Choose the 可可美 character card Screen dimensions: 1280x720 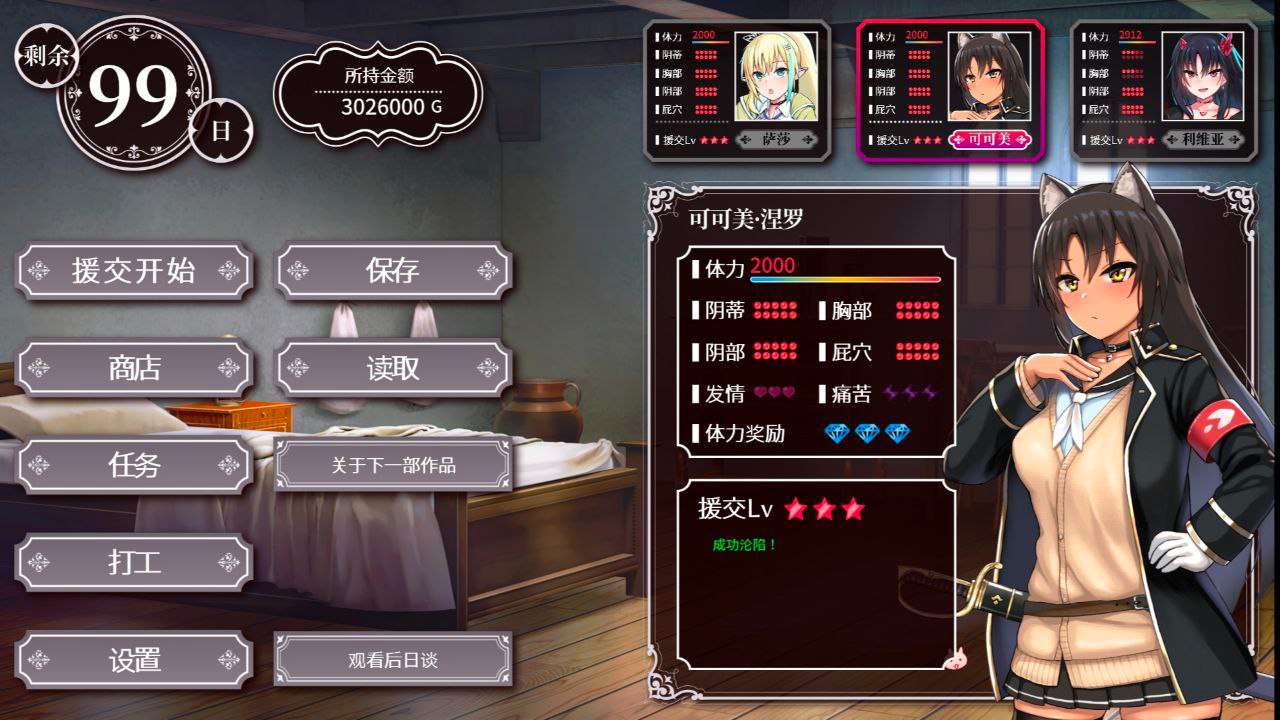pos(951,90)
